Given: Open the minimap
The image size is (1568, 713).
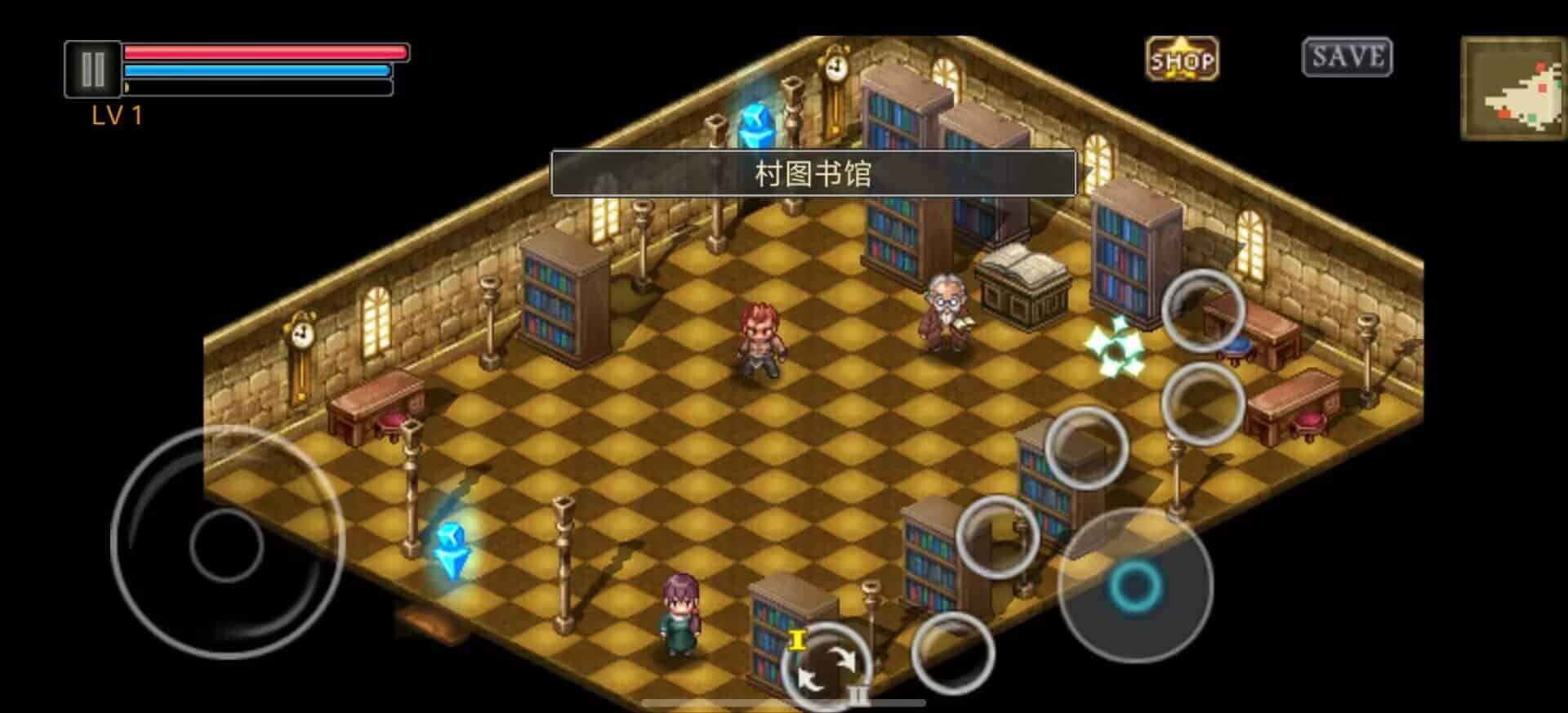Looking at the screenshot, I should [x=1512, y=89].
